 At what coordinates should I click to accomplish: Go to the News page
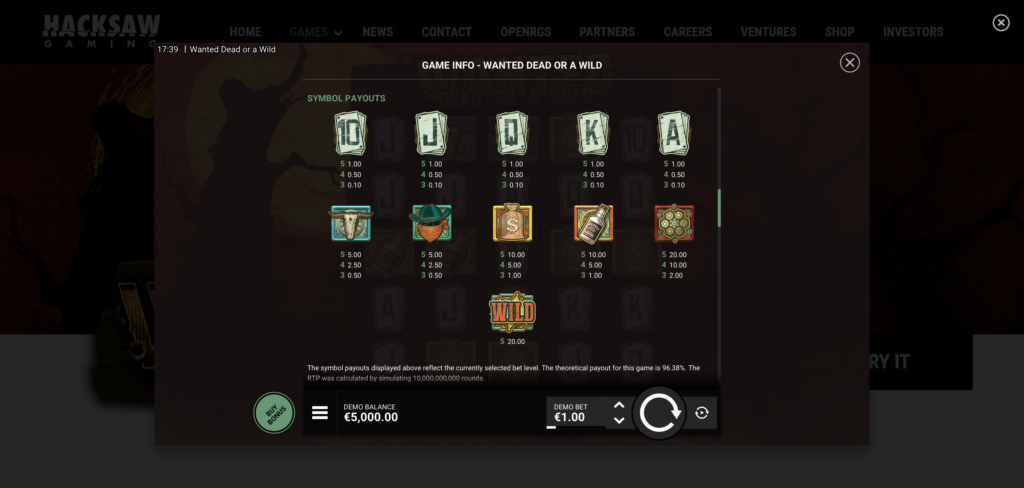coord(378,32)
